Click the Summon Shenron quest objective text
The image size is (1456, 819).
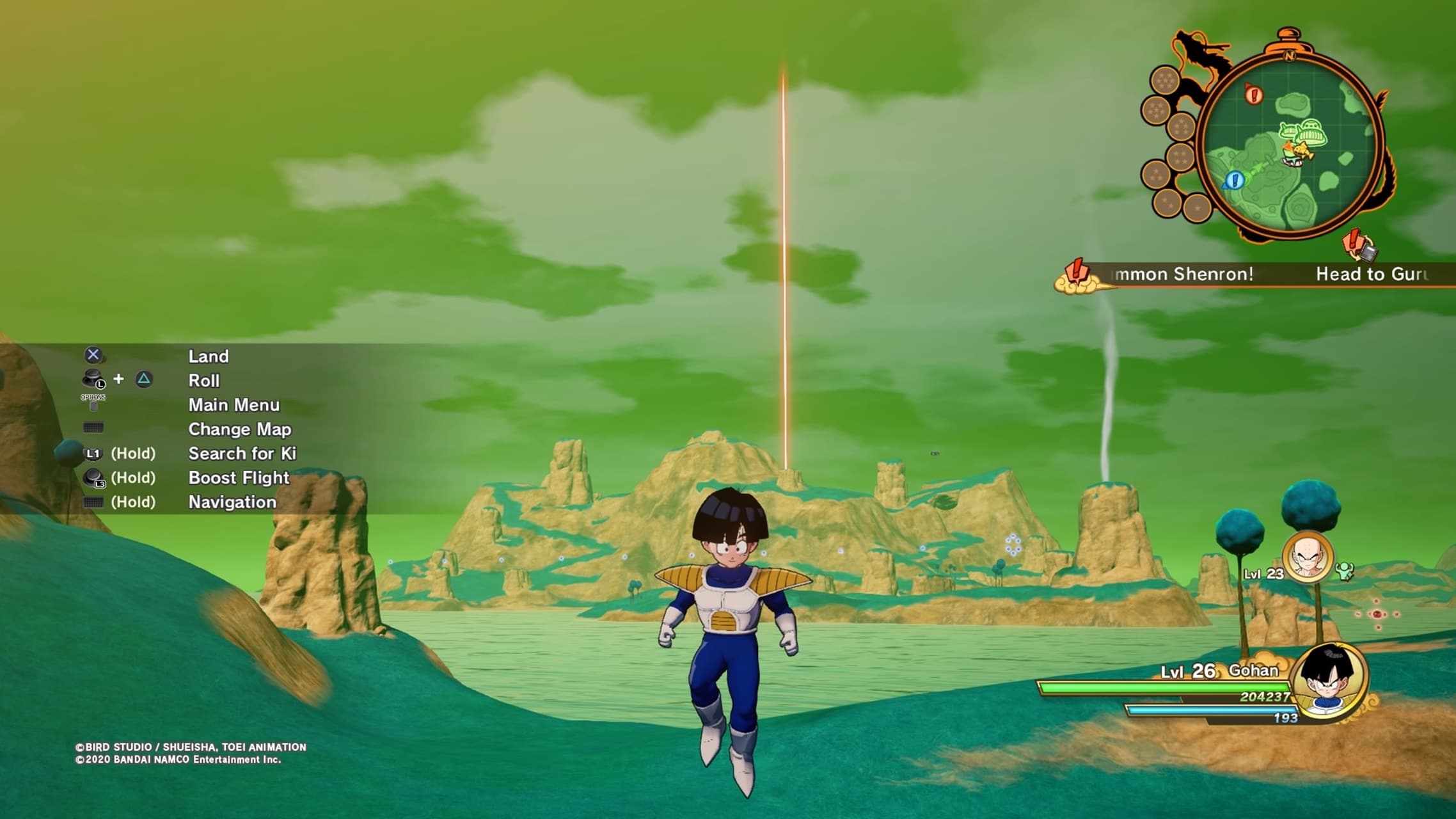tap(1183, 274)
